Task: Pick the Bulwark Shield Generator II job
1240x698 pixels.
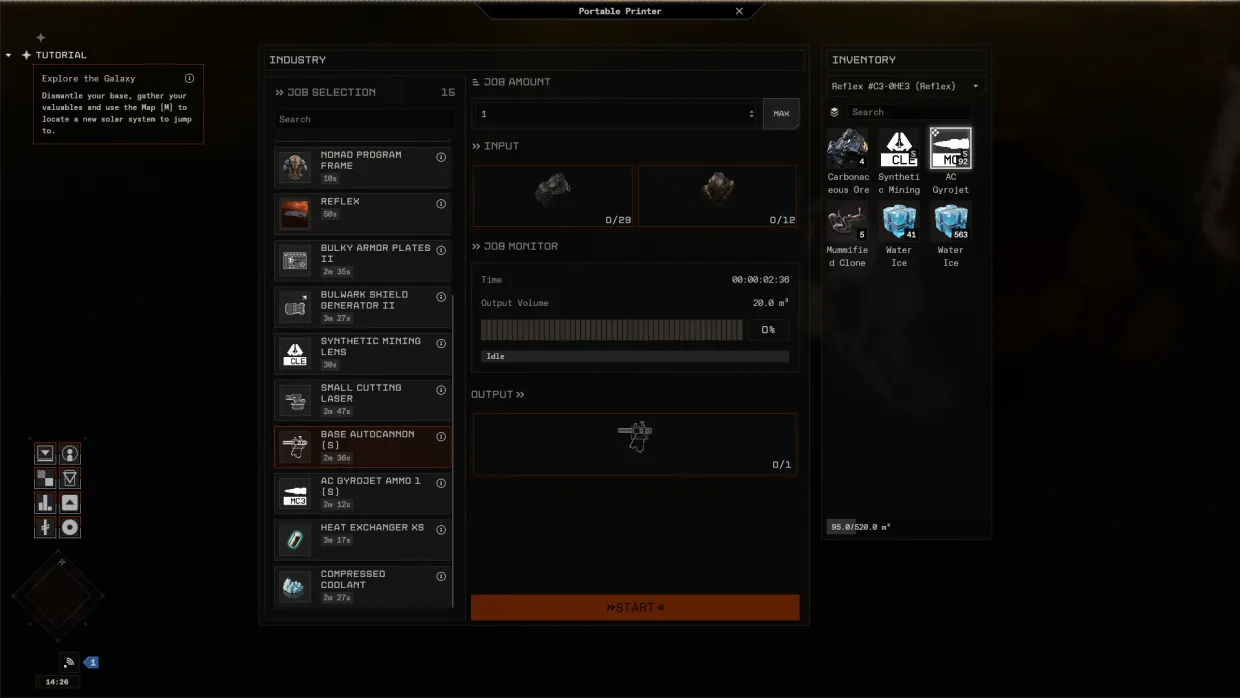Action: pos(362,306)
